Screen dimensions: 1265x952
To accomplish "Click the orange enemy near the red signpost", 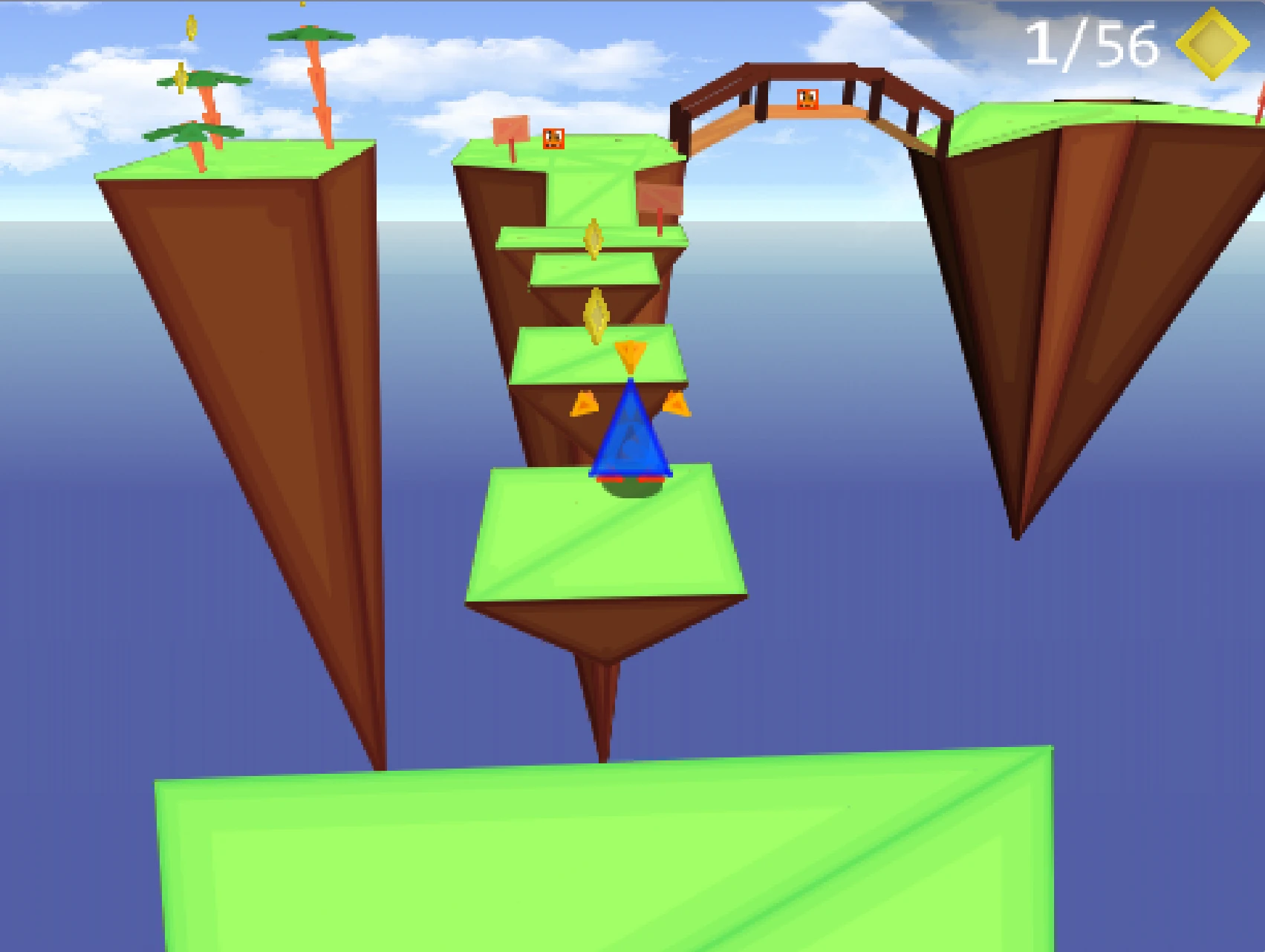I will tap(553, 139).
